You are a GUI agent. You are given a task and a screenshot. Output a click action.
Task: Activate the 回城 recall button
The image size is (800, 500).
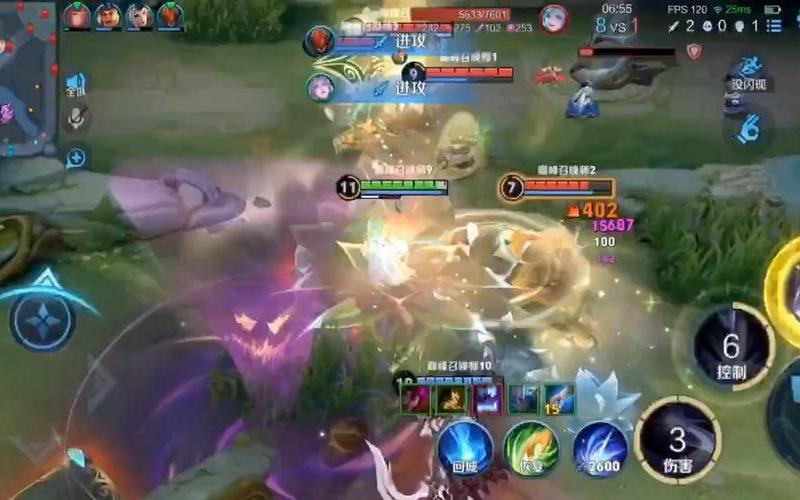pyautogui.click(x=465, y=447)
